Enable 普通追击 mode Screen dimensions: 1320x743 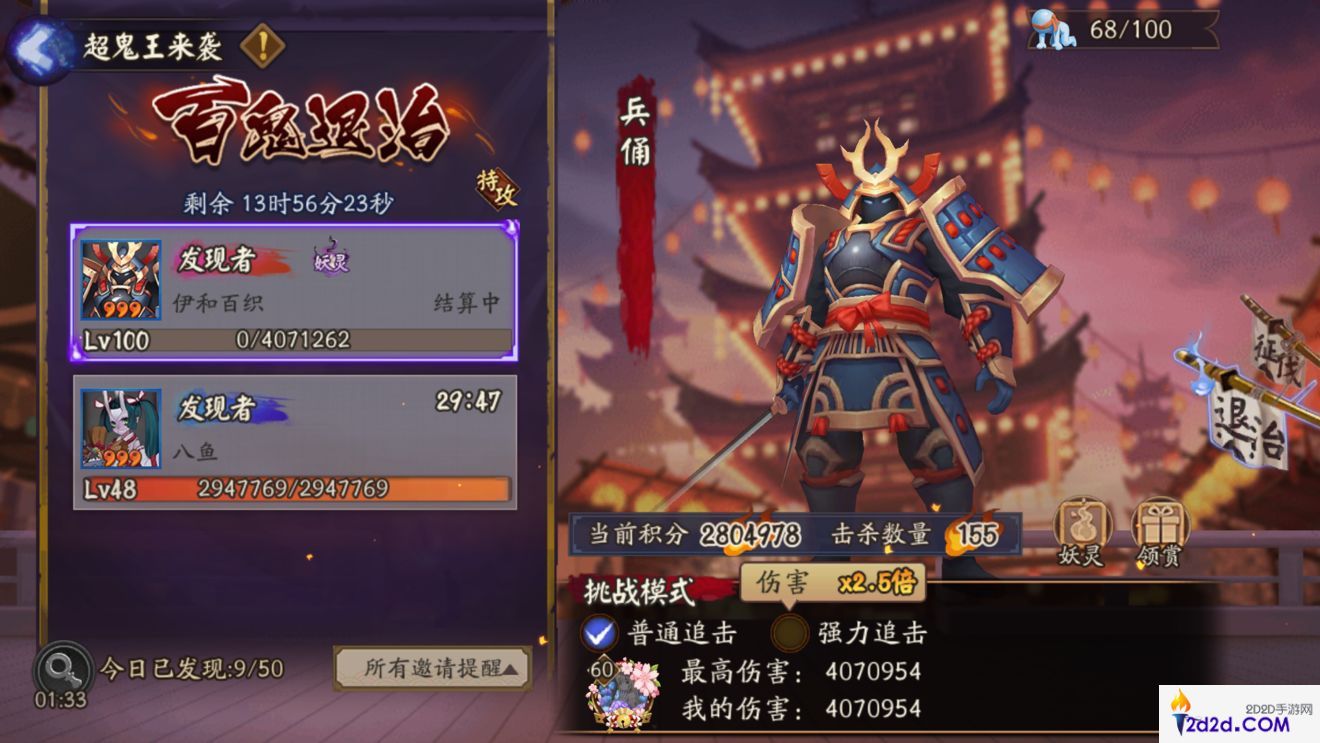[x=600, y=634]
